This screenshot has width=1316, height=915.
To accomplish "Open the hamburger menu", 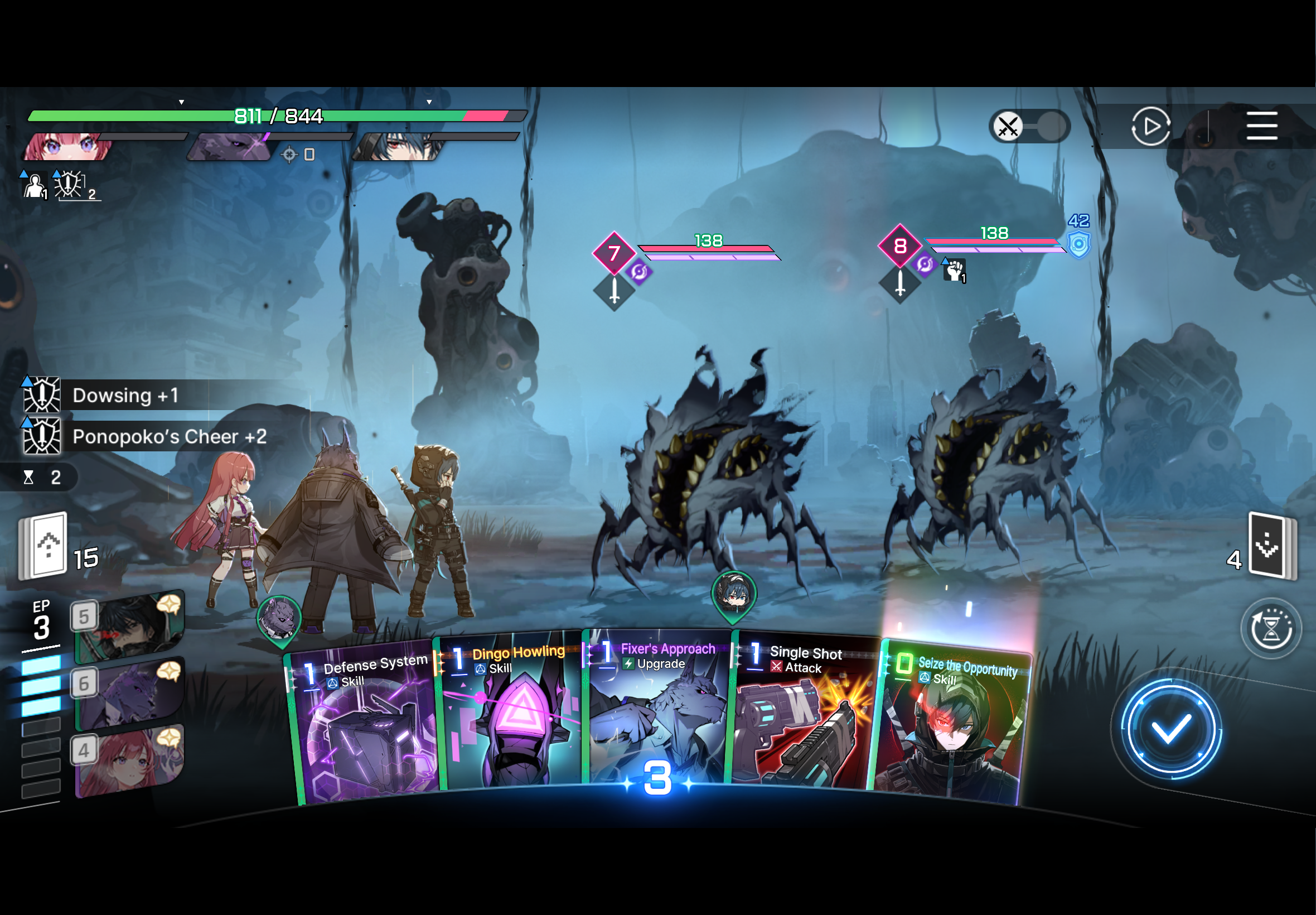I will point(1261,126).
